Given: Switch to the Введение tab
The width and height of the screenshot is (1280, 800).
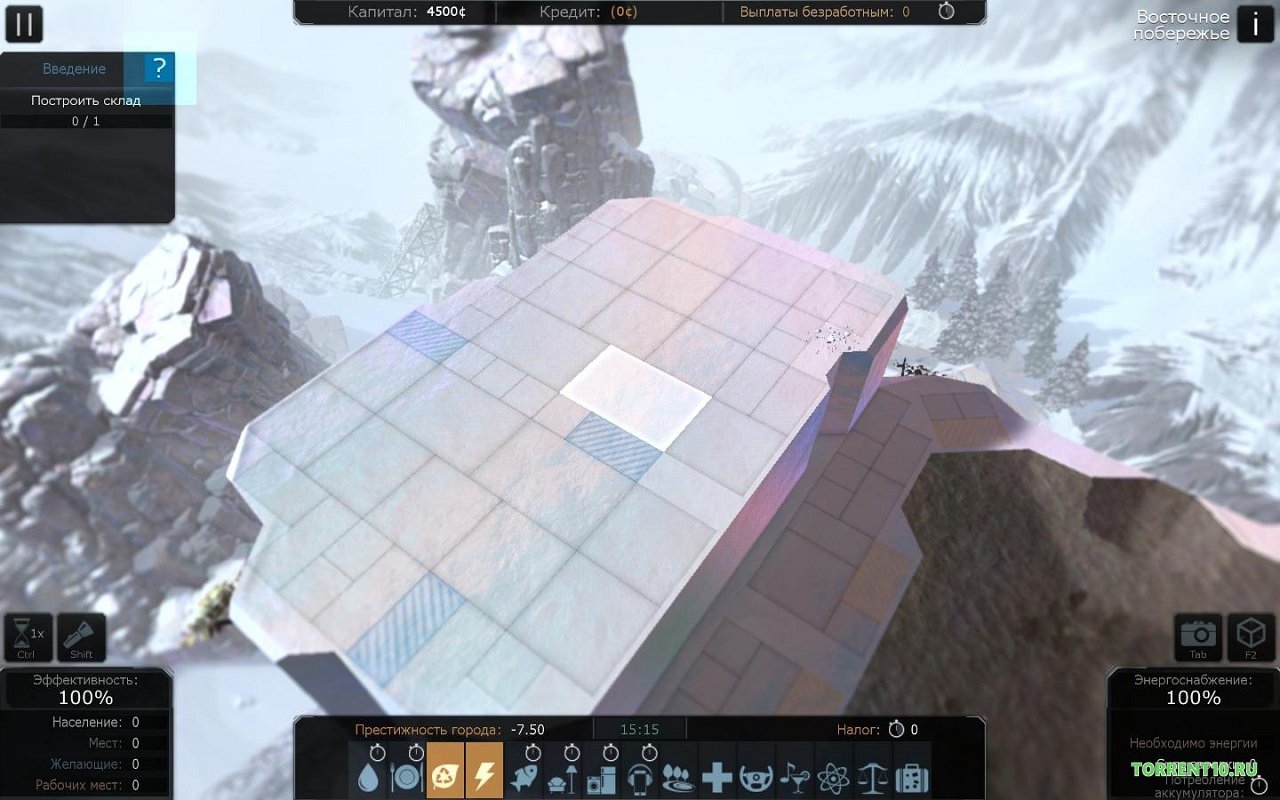Looking at the screenshot, I should [x=74, y=69].
